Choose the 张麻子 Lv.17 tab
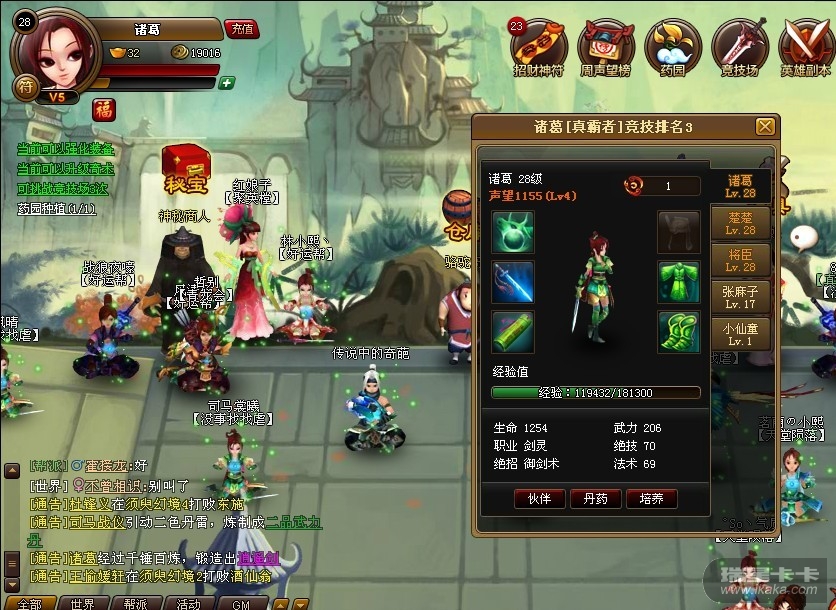Viewport: 836px width, 610px height. [740, 297]
